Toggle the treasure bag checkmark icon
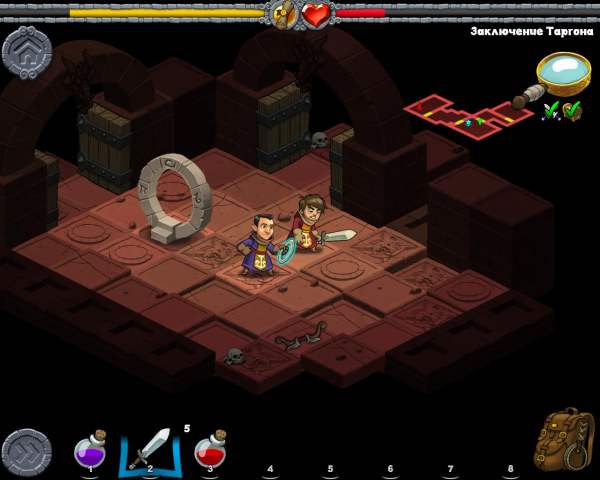The image size is (600, 480). 573,111
